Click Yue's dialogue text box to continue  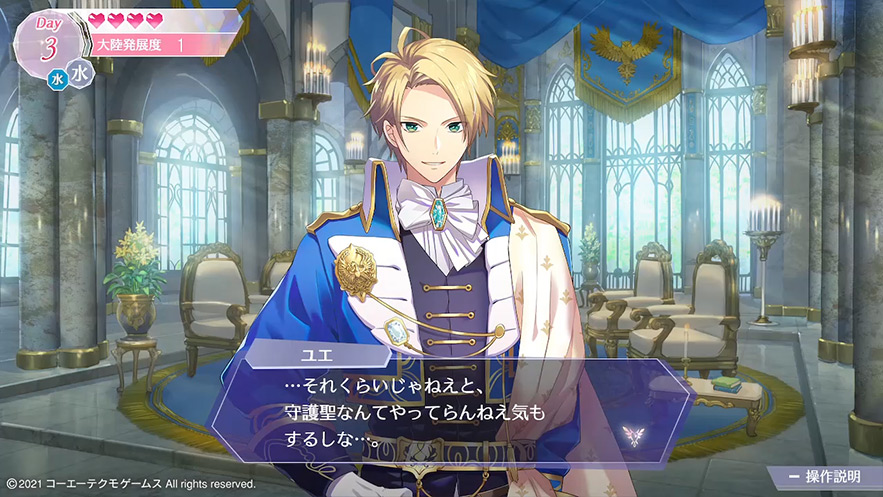click(450, 411)
